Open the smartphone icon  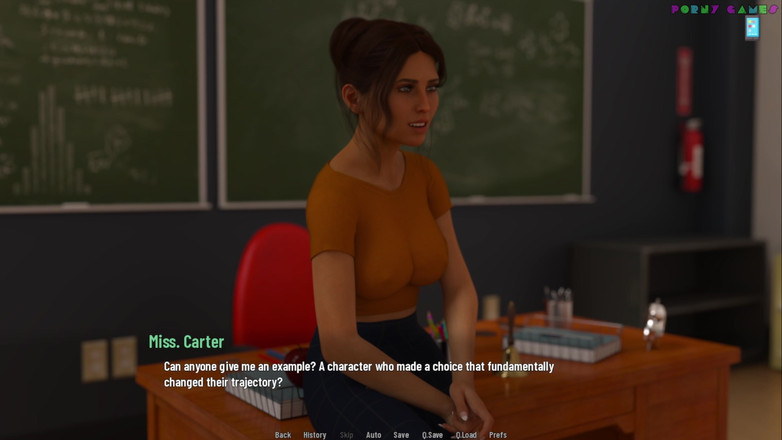tap(752, 28)
